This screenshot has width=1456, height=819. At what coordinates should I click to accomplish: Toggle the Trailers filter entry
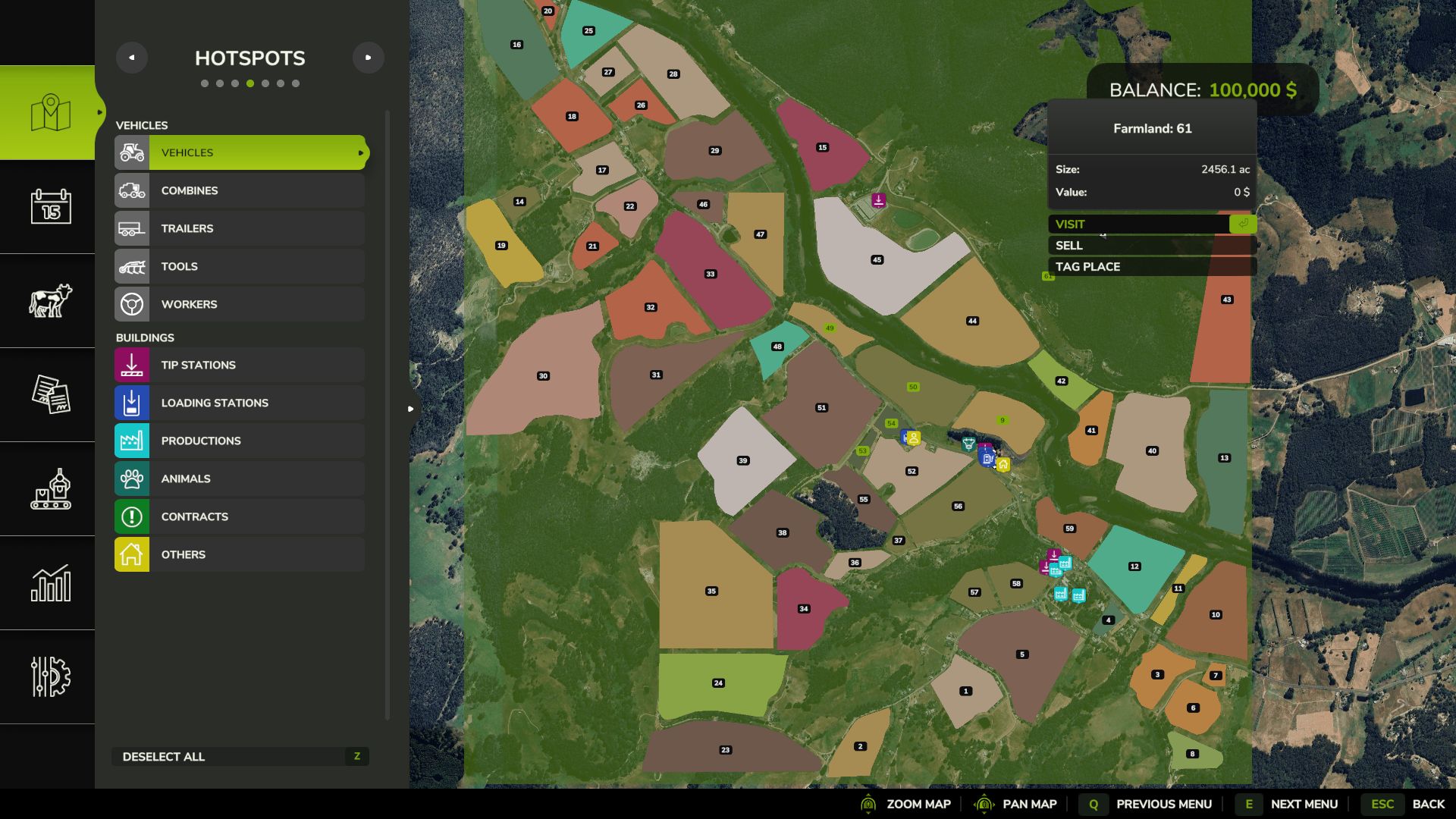pos(240,228)
